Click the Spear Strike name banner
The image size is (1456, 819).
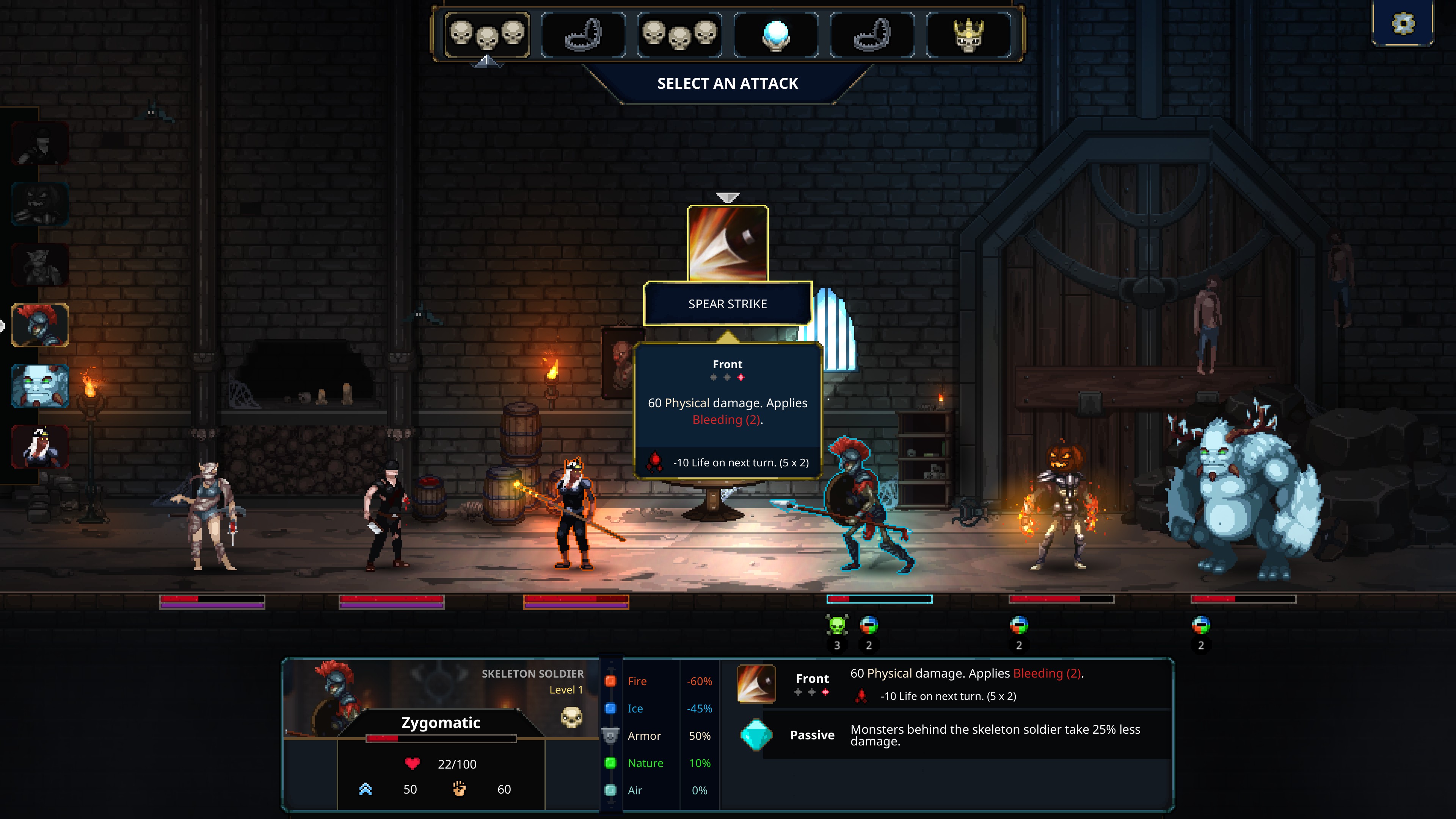tap(728, 304)
